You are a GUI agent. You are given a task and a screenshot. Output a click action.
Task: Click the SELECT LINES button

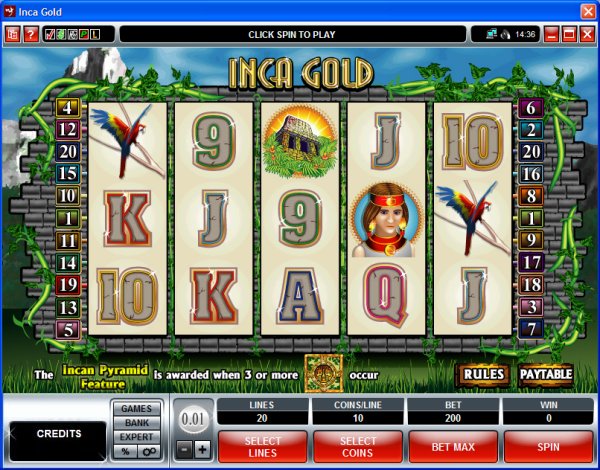click(262, 444)
